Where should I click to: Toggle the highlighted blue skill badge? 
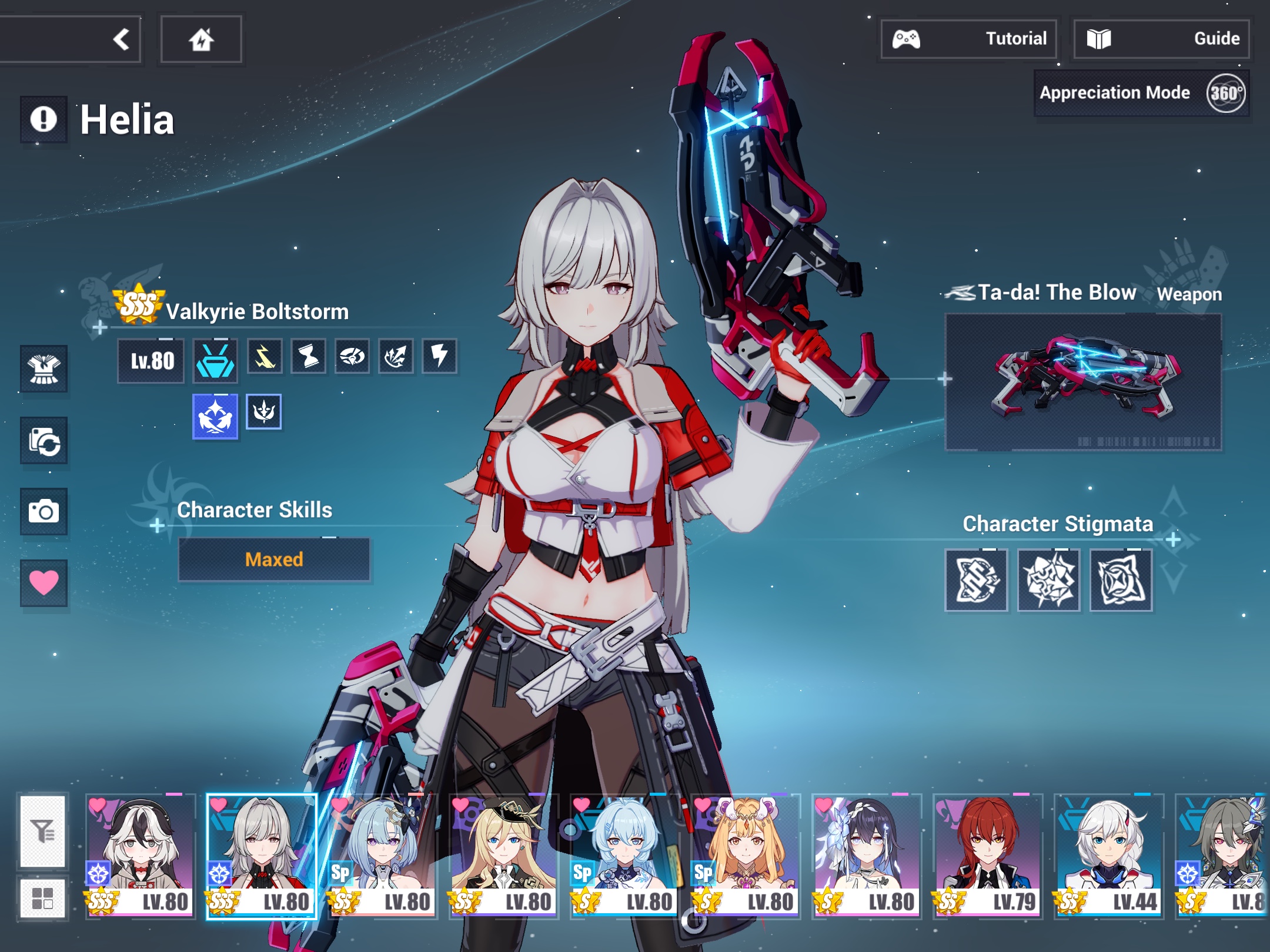pyautogui.click(x=215, y=413)
